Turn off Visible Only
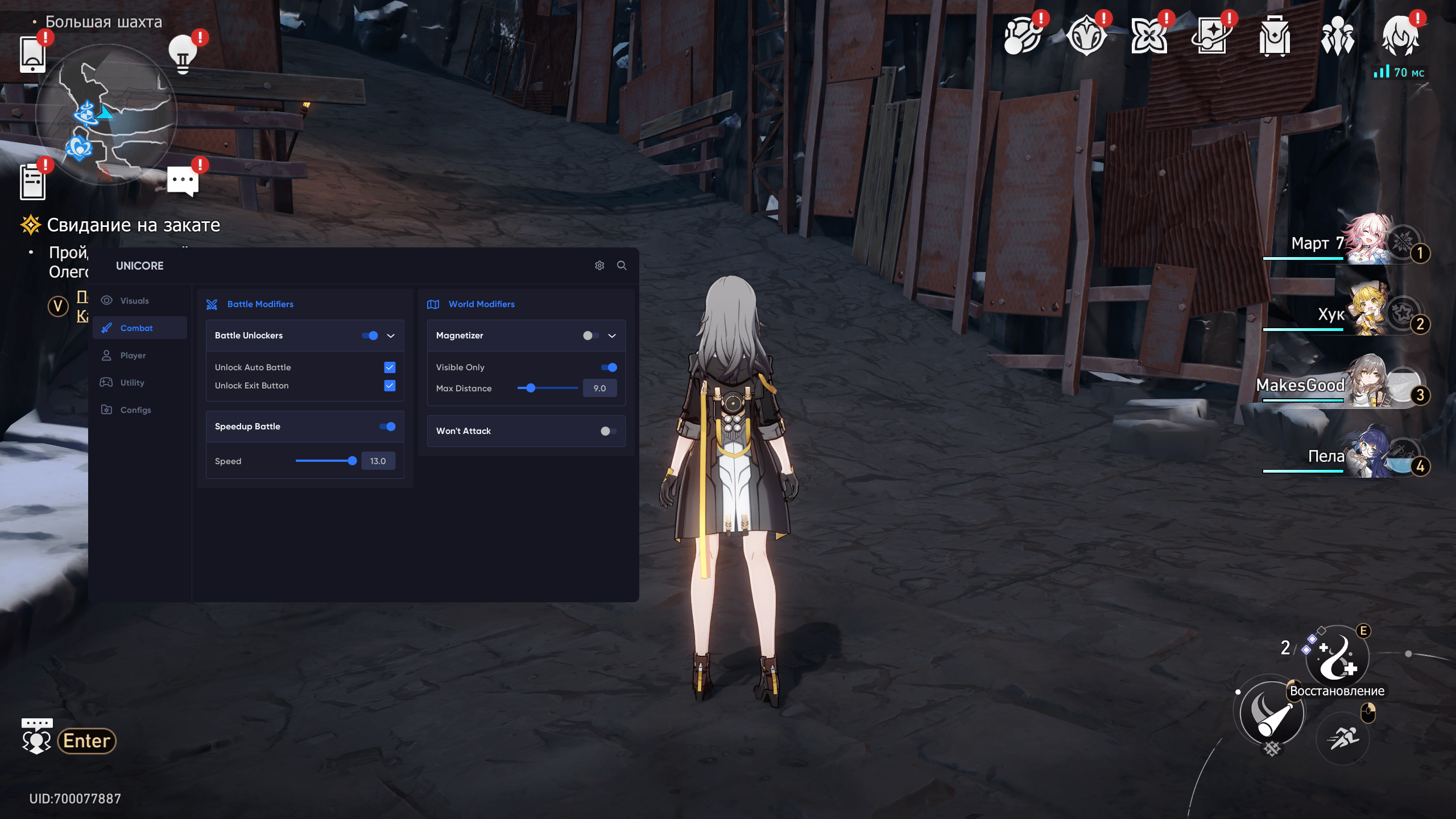 609,367
